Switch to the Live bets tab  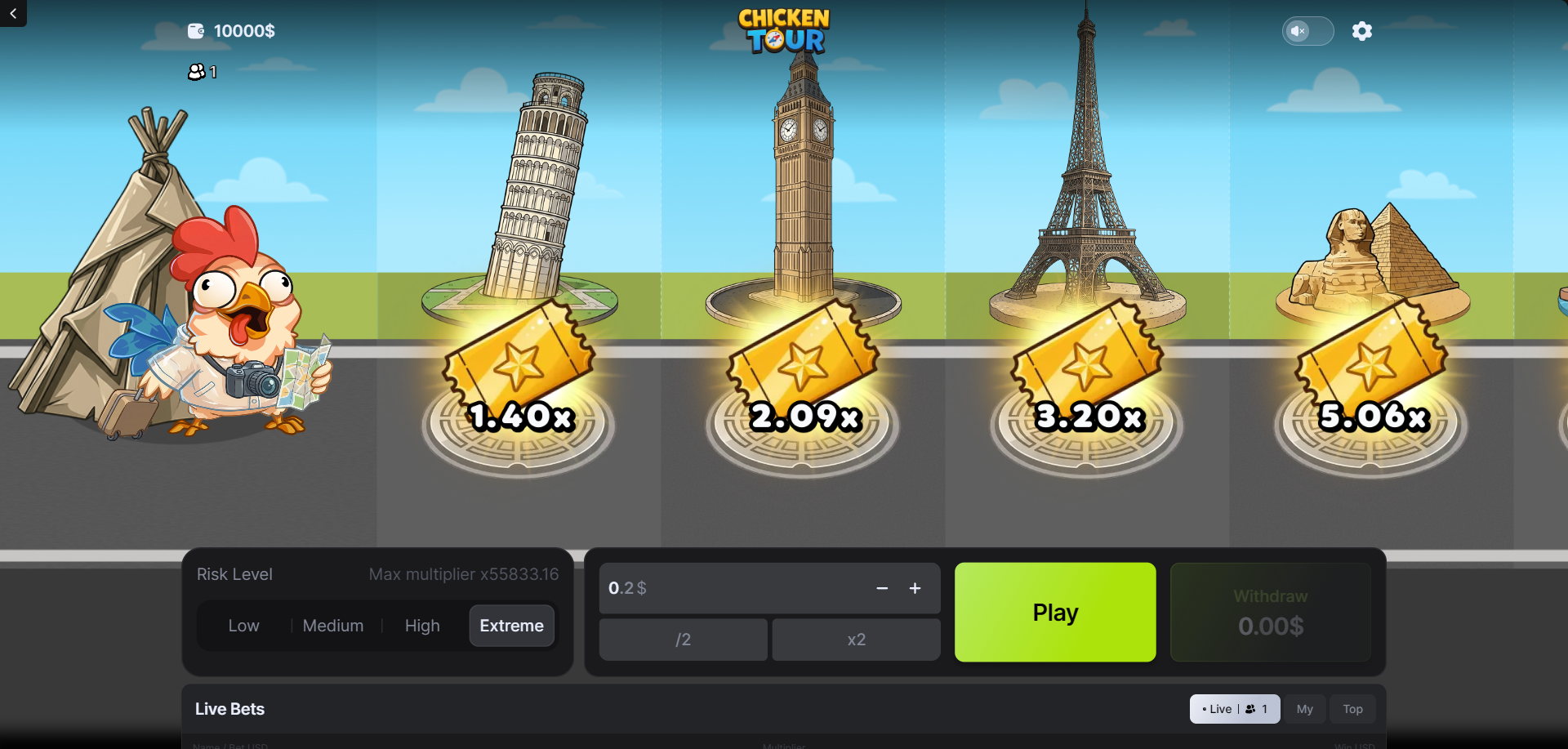[1234, 709]
